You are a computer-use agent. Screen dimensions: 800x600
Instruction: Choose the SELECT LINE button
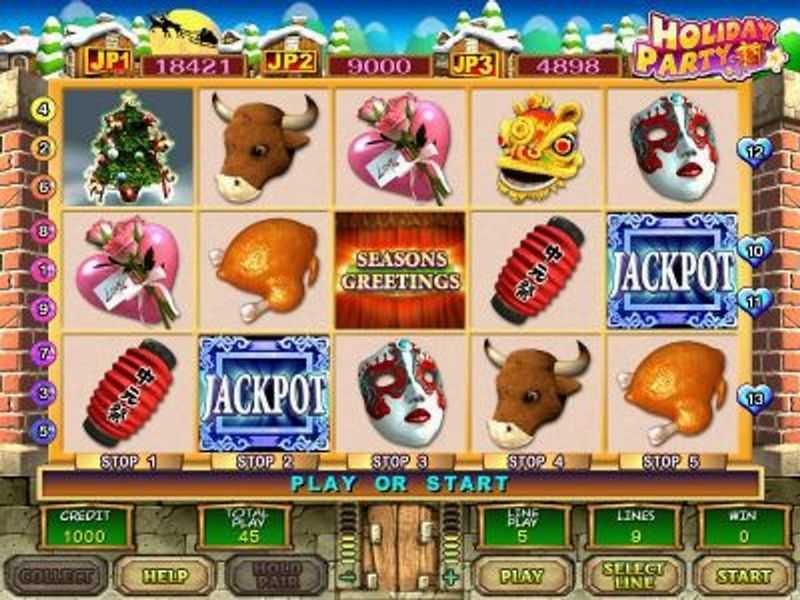point(633,576)
